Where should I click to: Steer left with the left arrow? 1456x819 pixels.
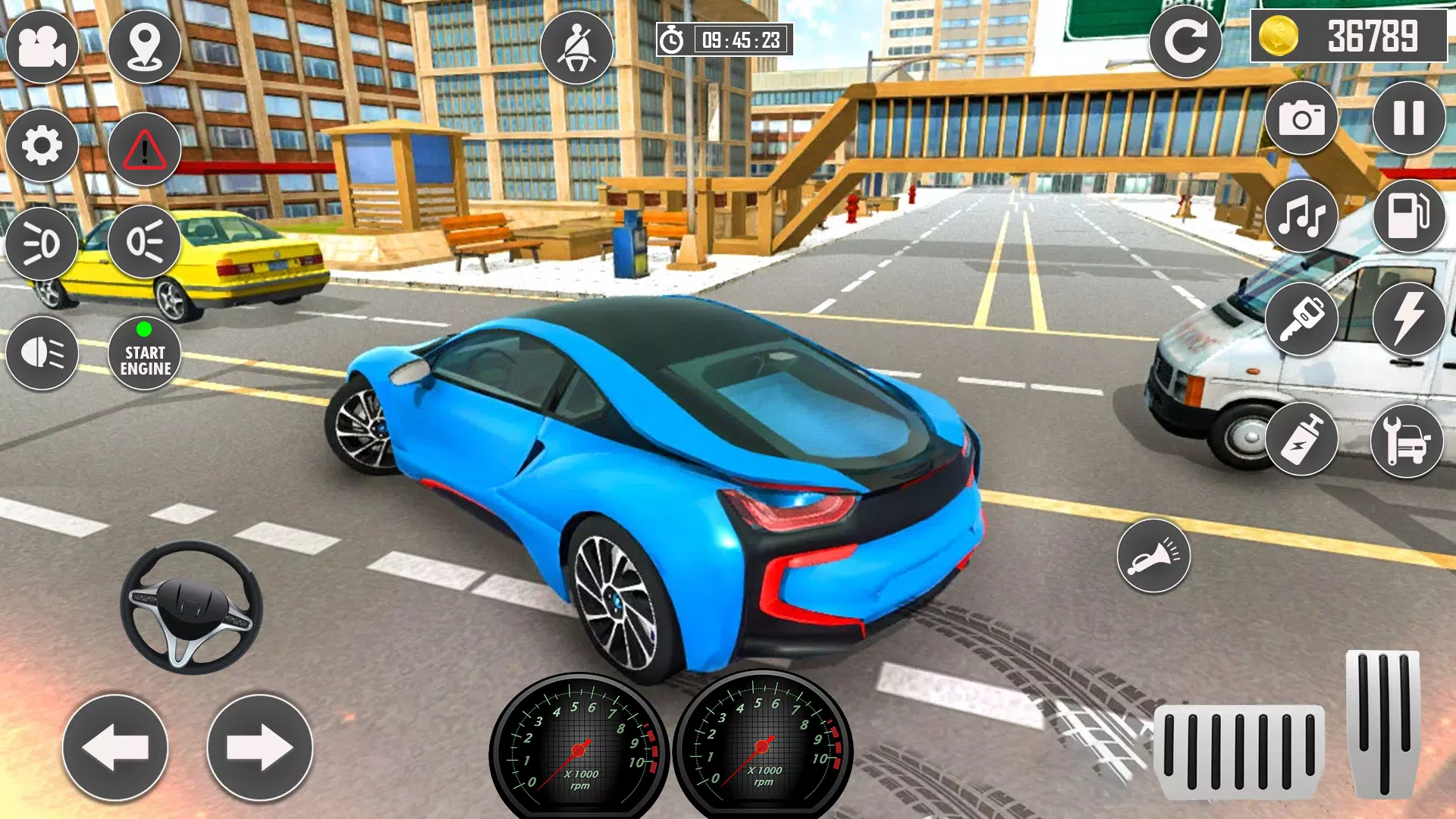(115, 748)
